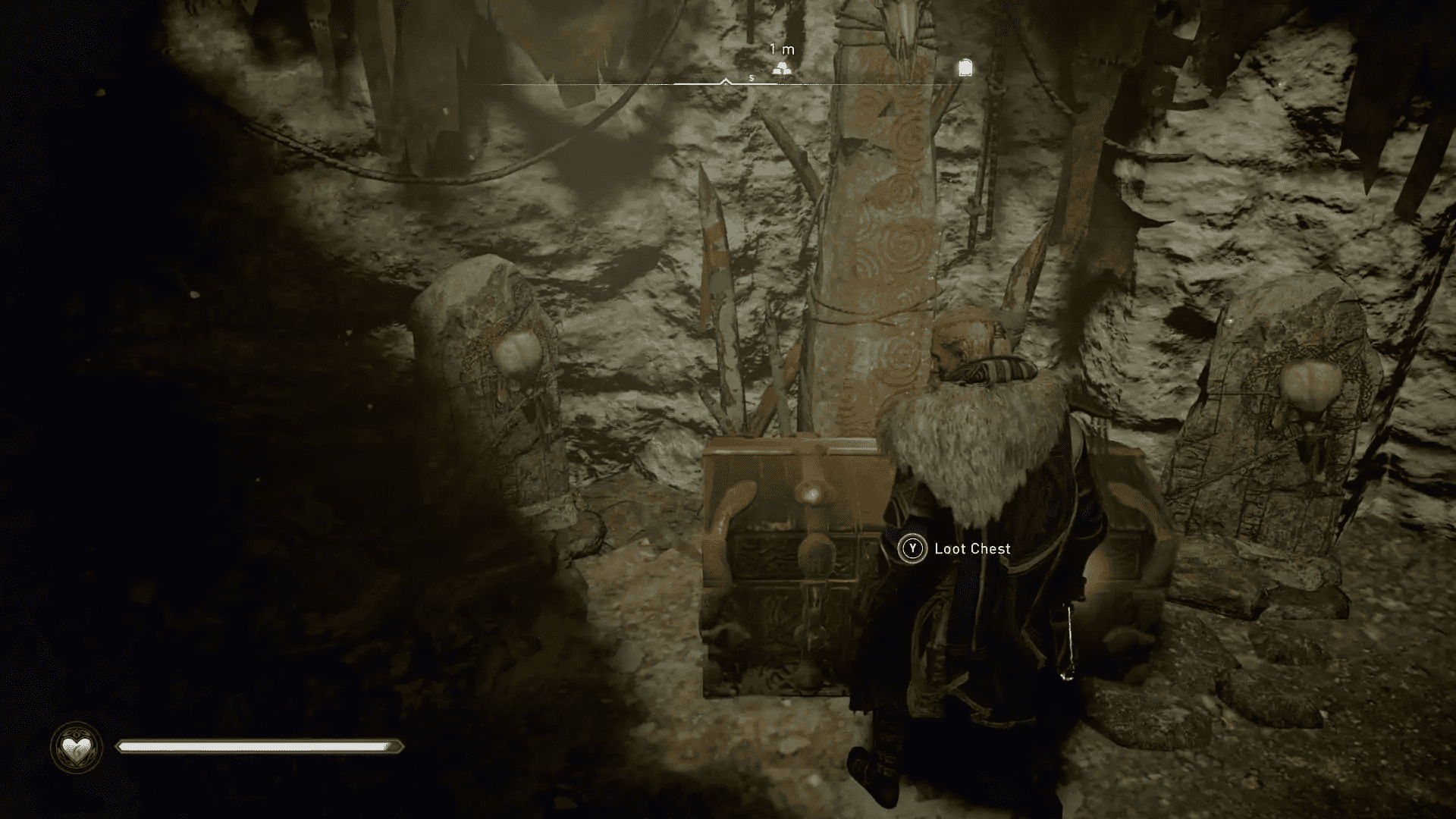Viewport: 1456px width, 819px height.
Task: Click the gold ingots wealth icon on compass
Action: tap(783, 67)
